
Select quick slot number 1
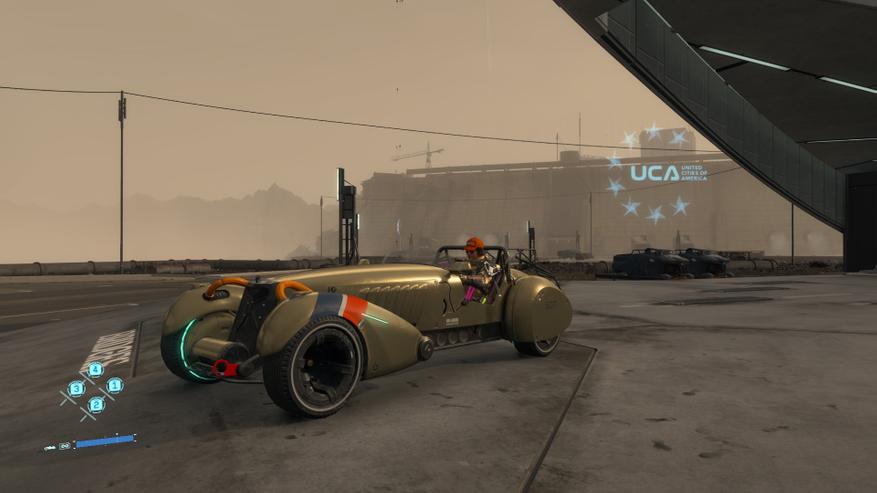coord(114,385)
